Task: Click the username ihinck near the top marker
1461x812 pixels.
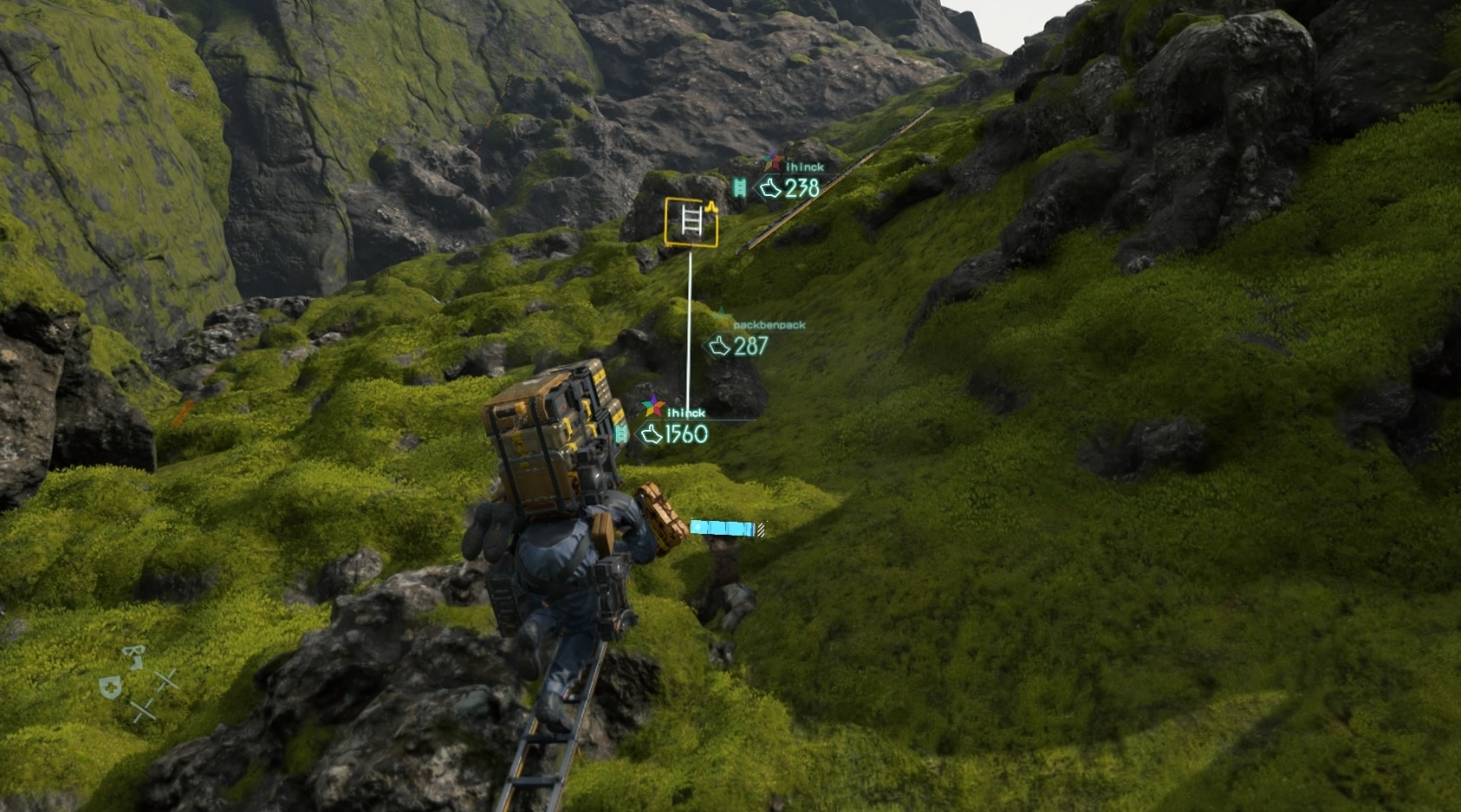Action: pos(806,167)
